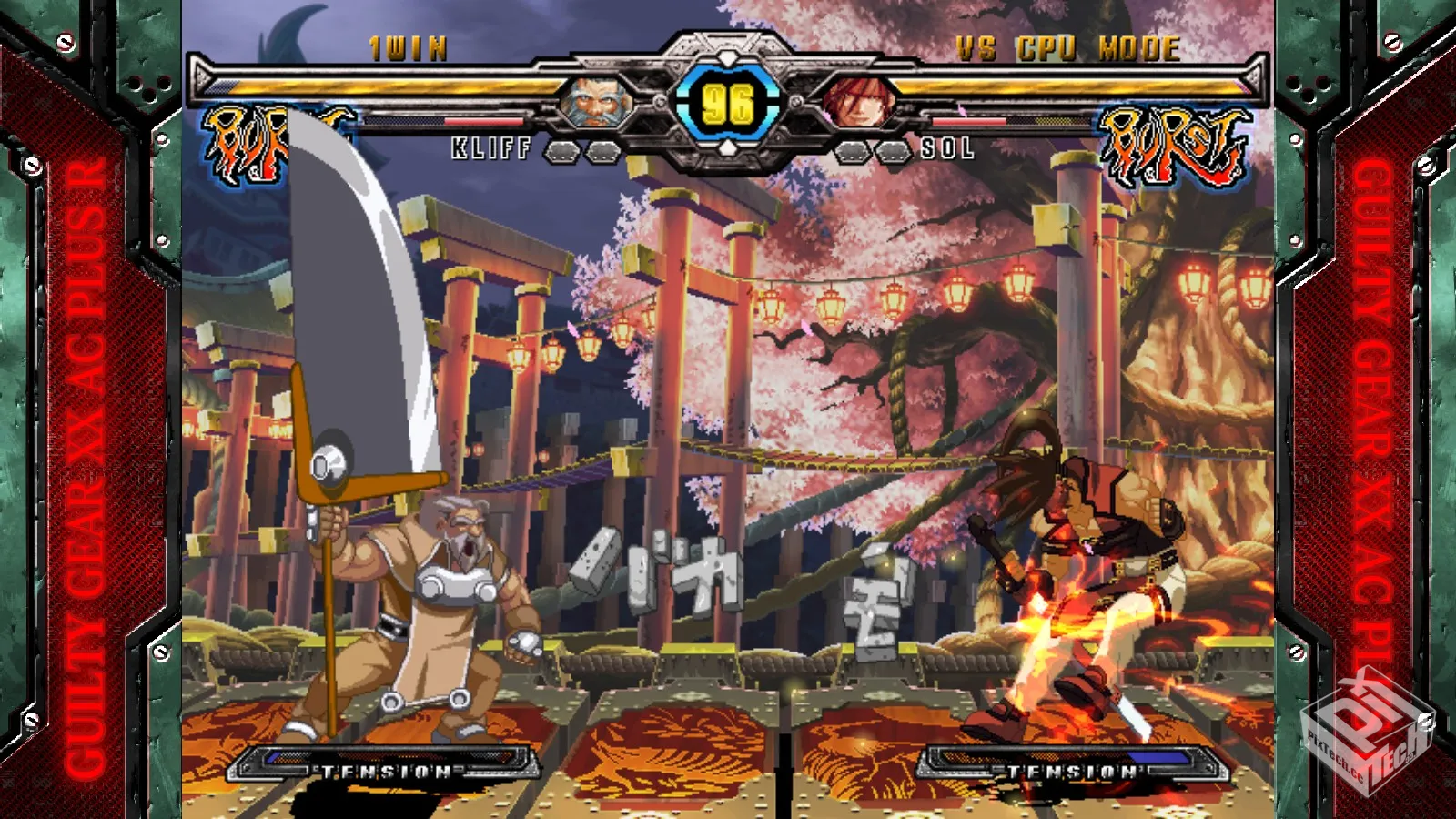1456x819 pixels.
Task: Click Sol's character portrait
Action: [856, 103]
